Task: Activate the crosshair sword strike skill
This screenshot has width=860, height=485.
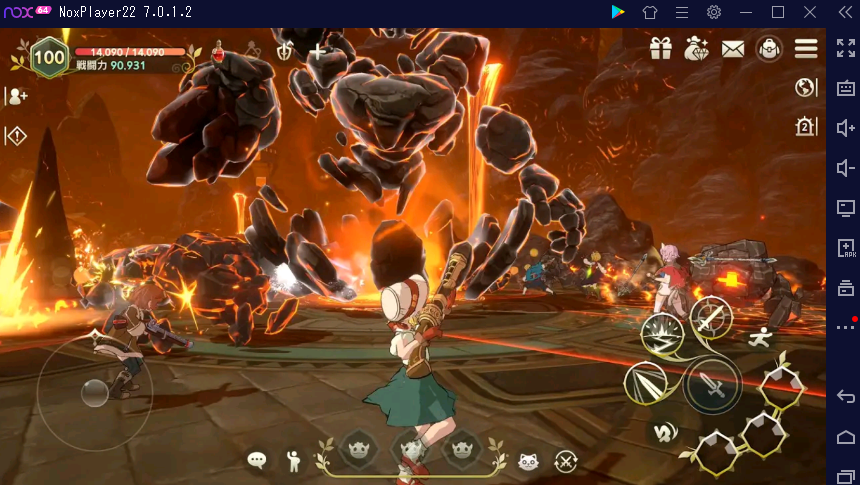Action: (711, 318)
